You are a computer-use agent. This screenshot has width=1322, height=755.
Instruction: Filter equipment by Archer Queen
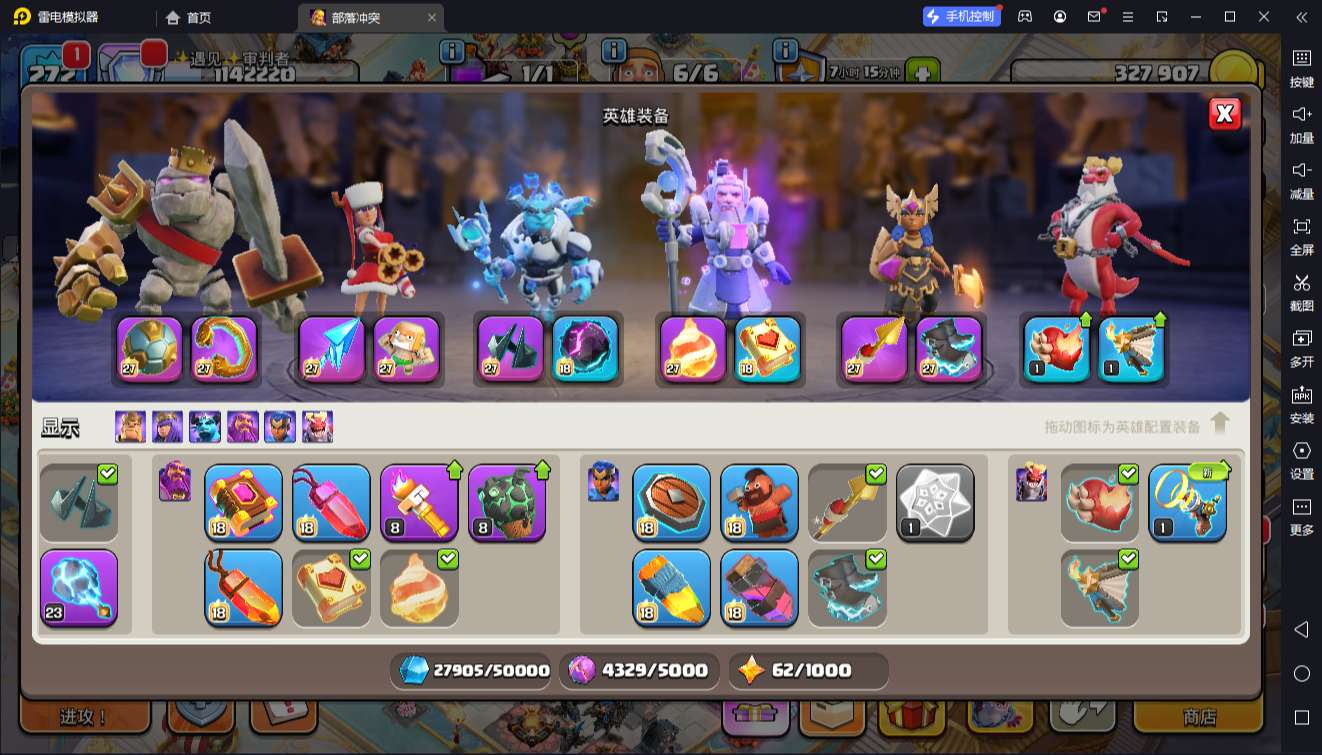click(x=168, y=427)
